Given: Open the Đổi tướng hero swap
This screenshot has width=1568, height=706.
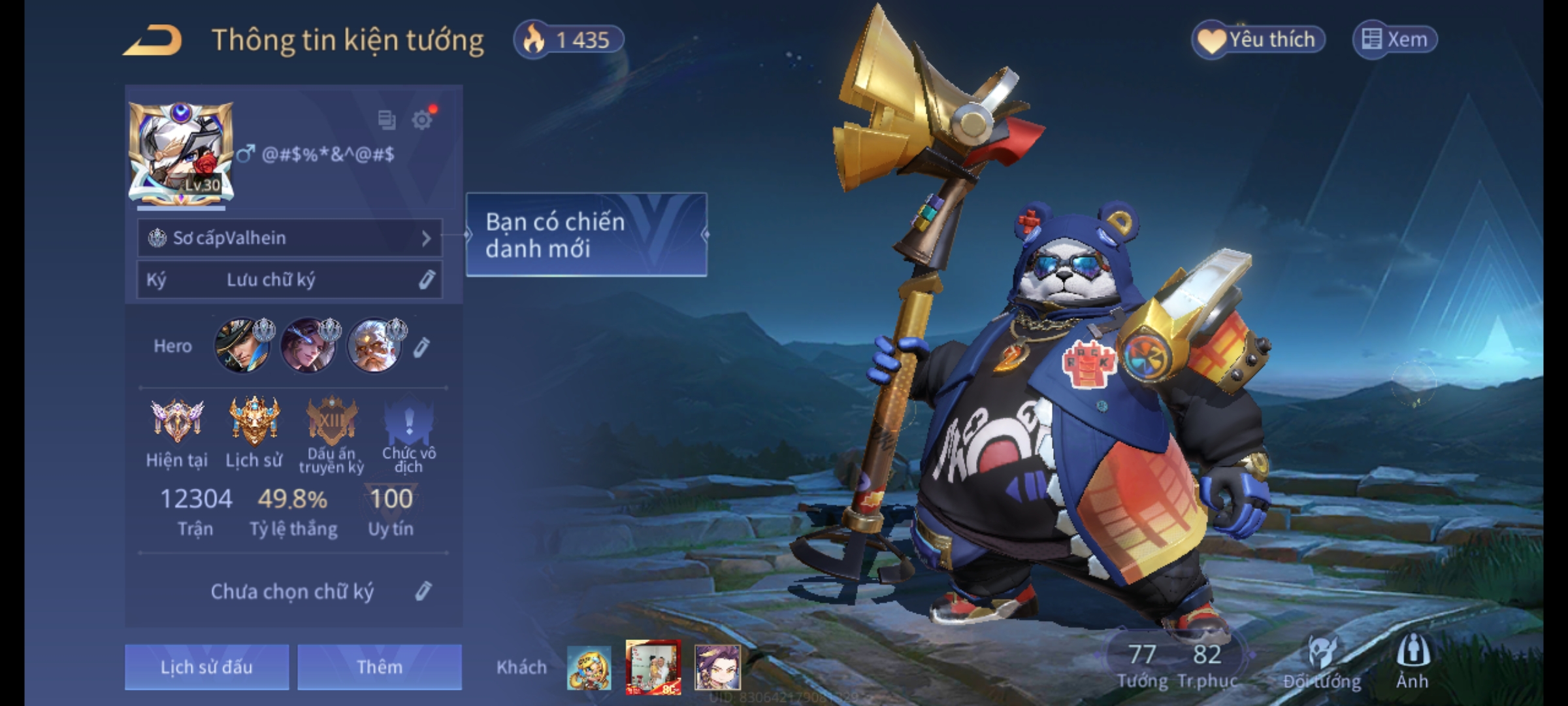Looking at the screenshot, I should (1322, 662).
